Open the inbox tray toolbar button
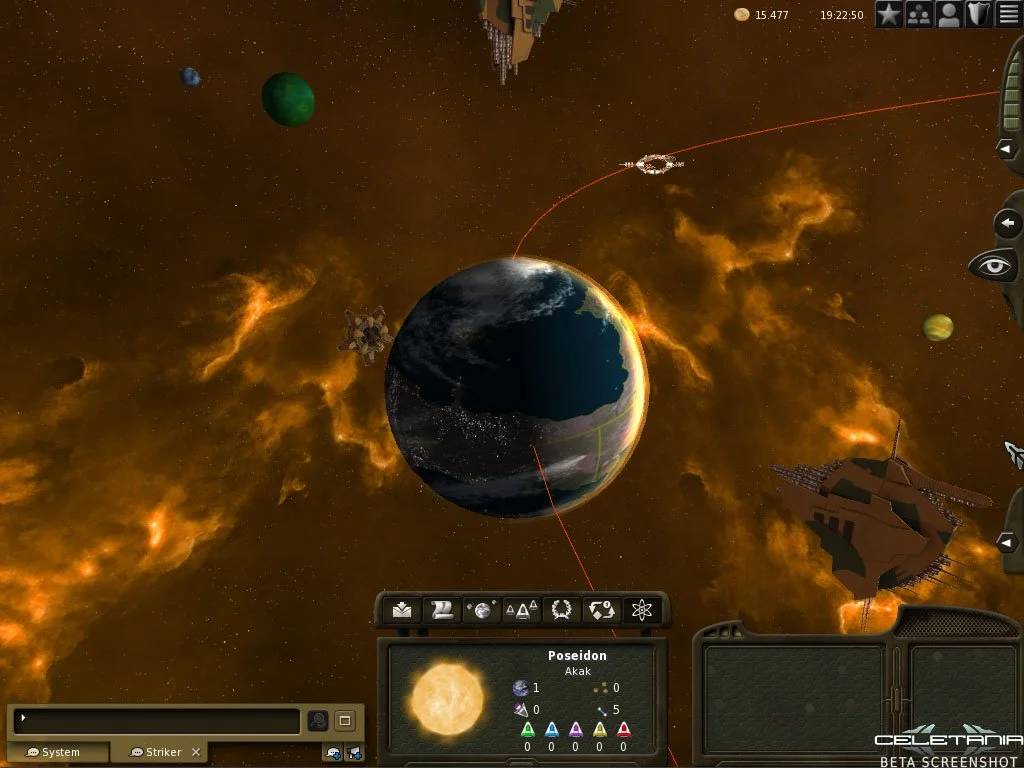Image resolution: width=1024 pixels, height=768 pixels. click(x=402, y=610)
